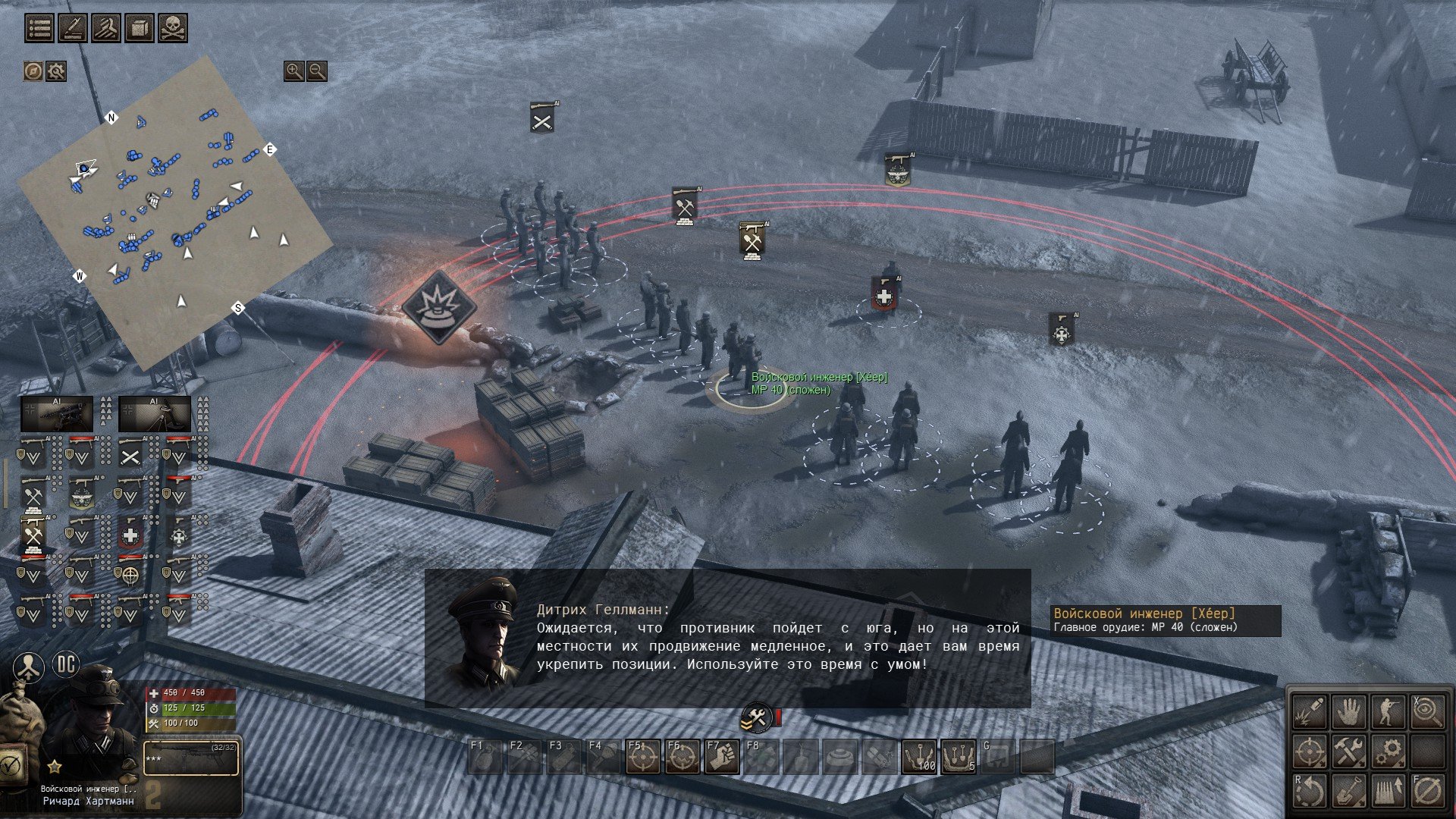Open minimap settings gear
The width and height of the screenshot is (1456, 819).
tap(56, 71)
